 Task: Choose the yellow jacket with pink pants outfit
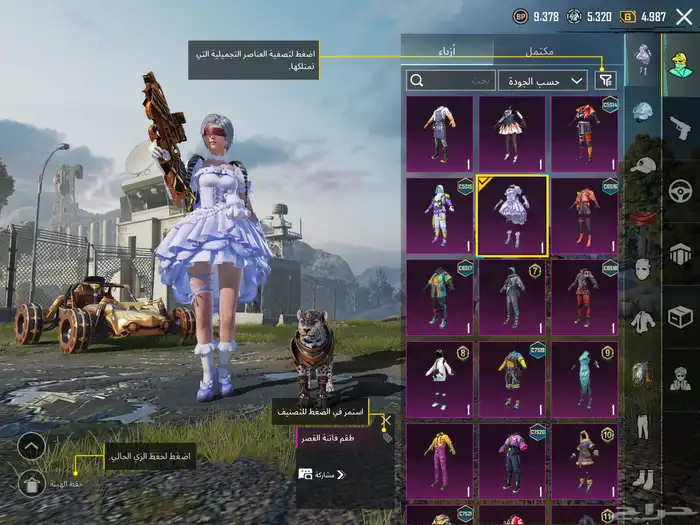[x=440, y=462]
